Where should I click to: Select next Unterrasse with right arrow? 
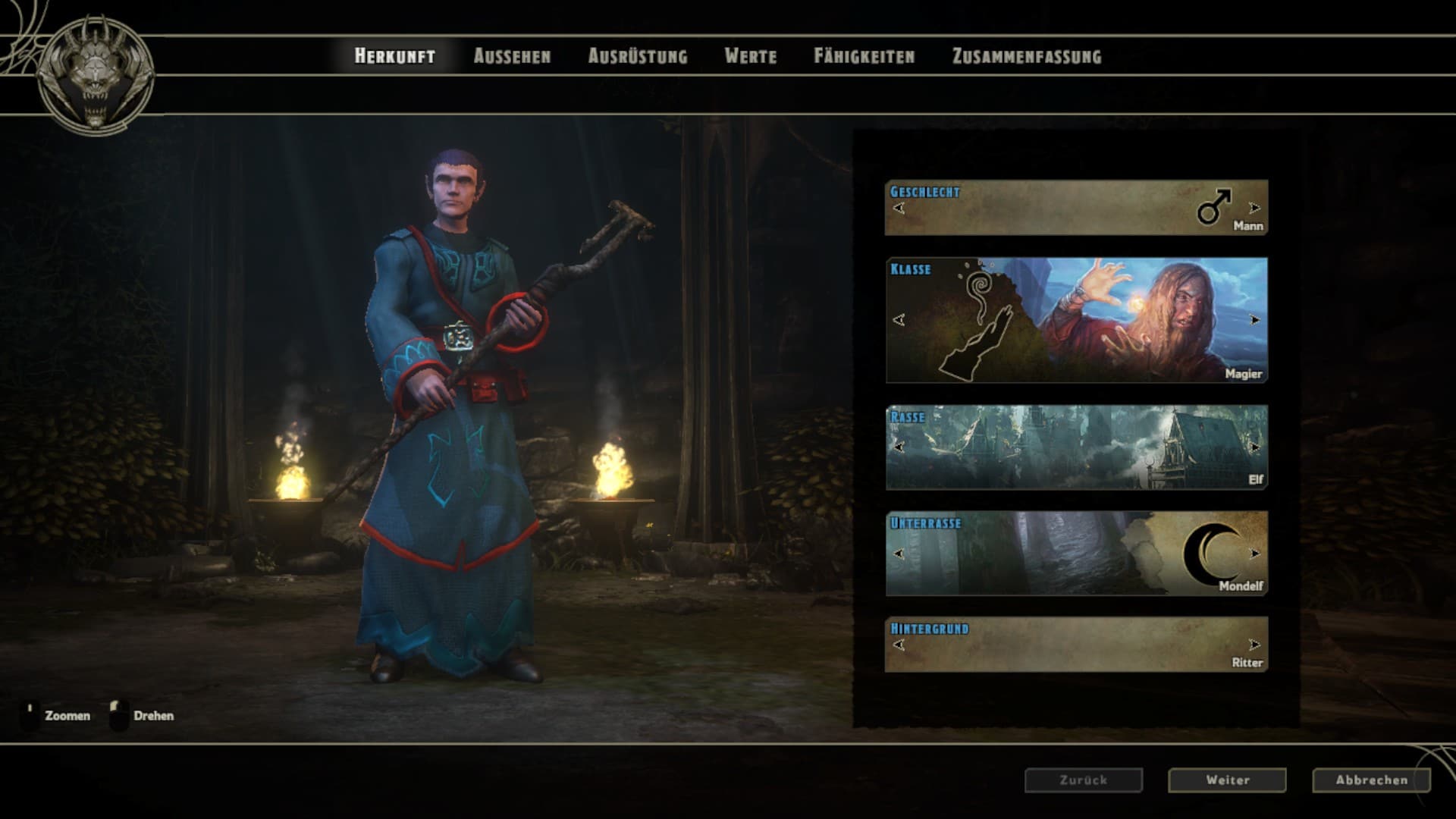[1254, 554]
